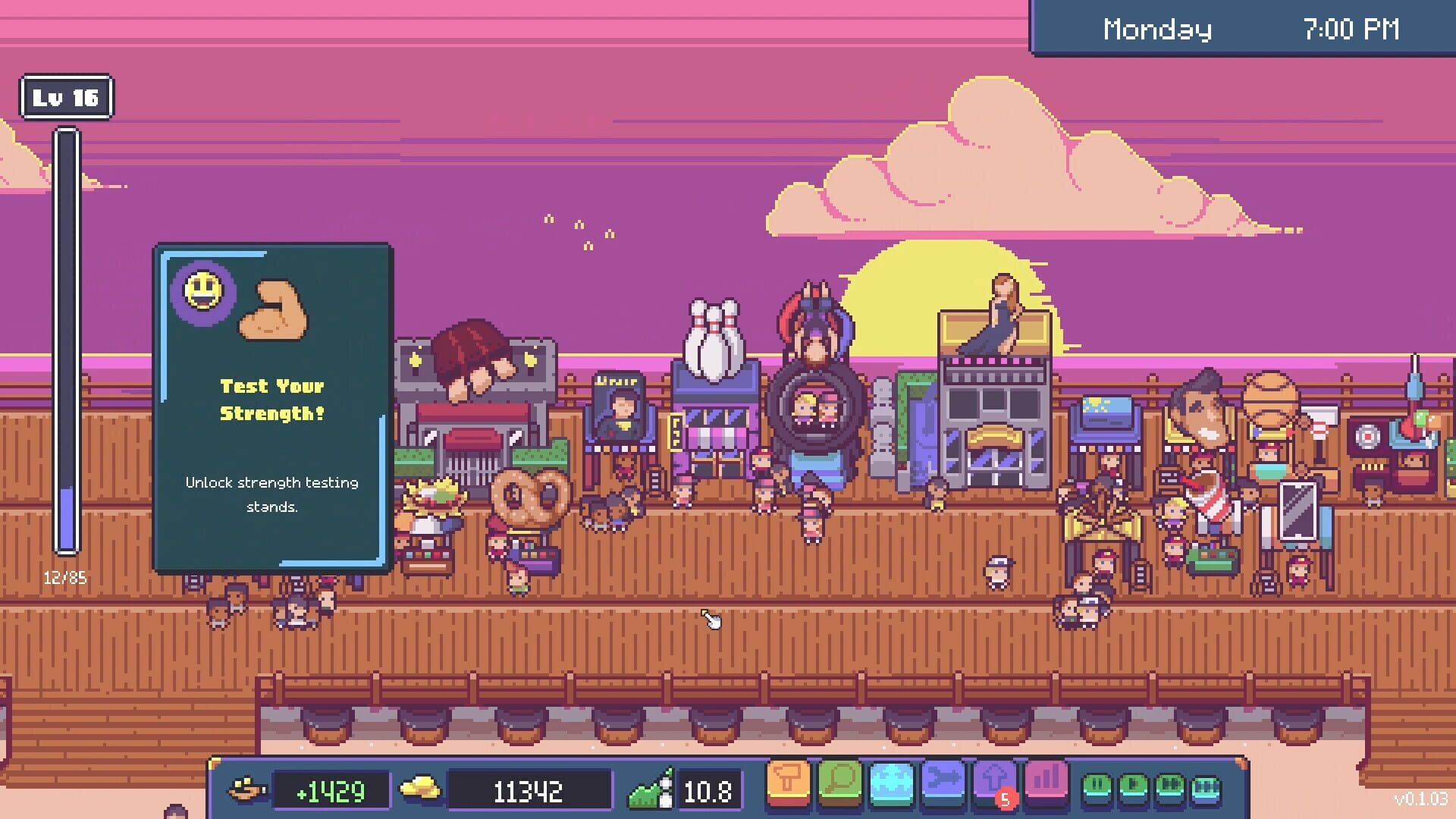Click the coin icon beside 11342
The width and height of the screenshot is (1456, 819).
(x=418, y=789)
